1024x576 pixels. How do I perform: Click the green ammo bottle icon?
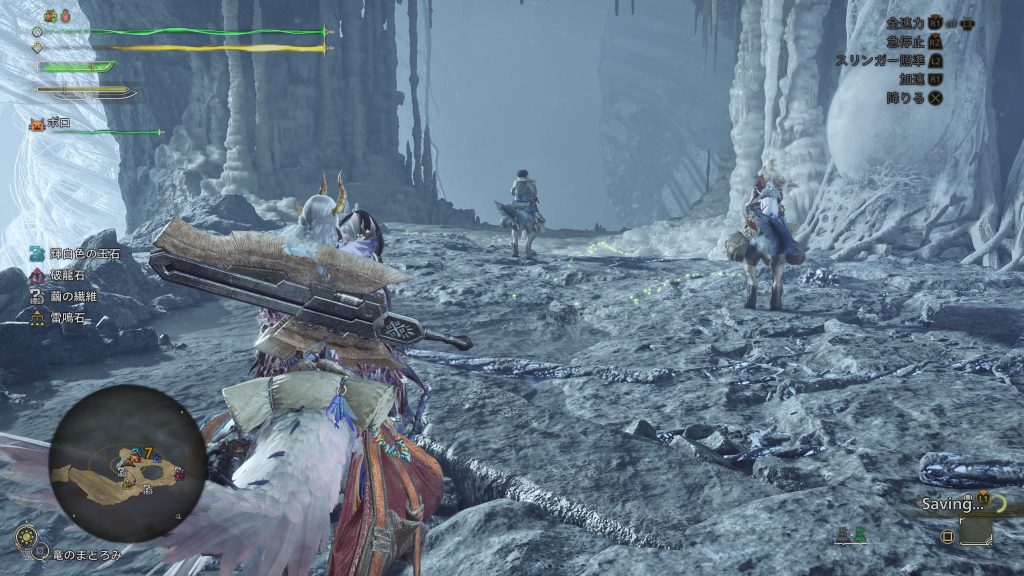point(860,535)
